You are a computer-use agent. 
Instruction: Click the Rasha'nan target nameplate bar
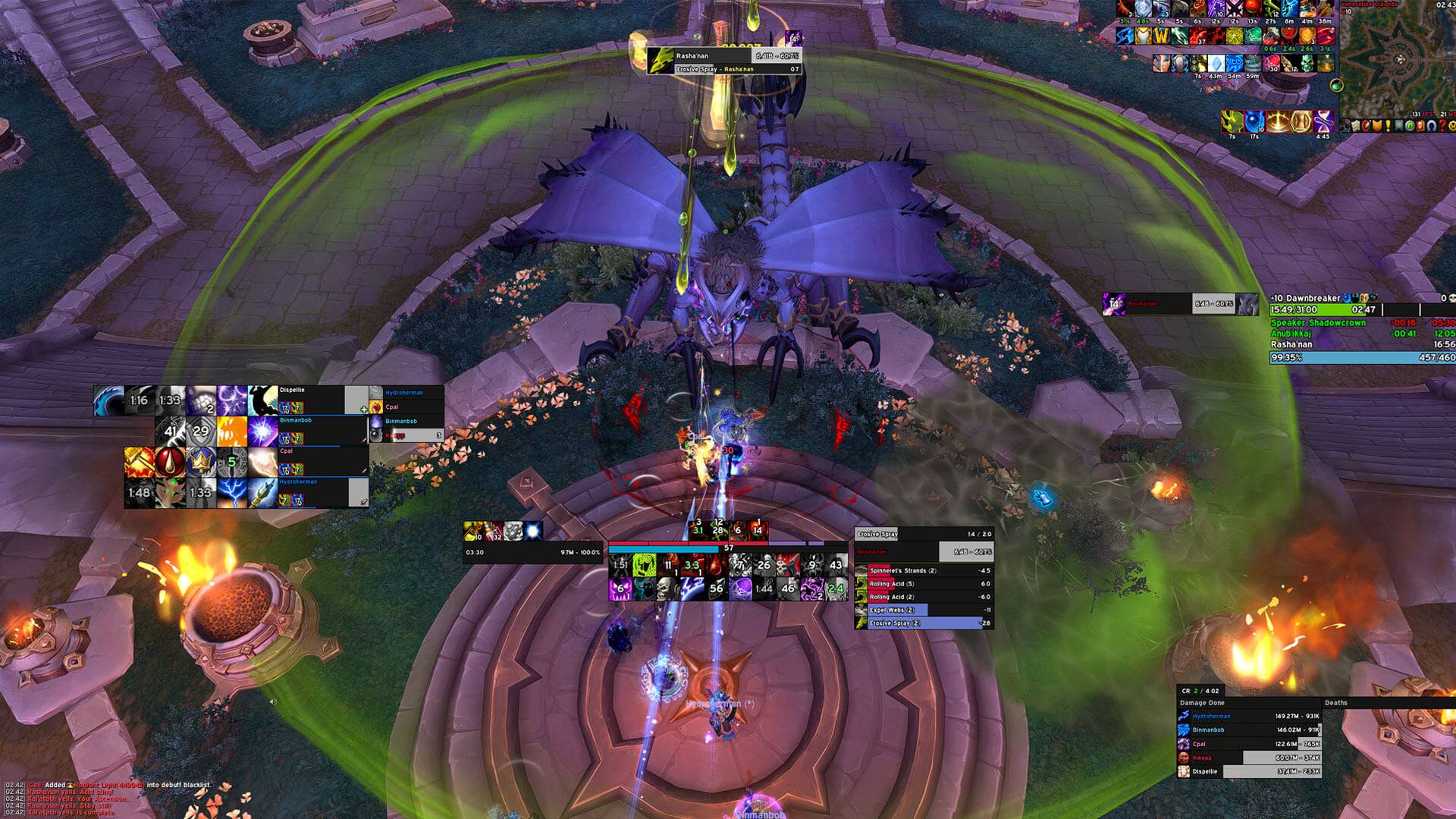tap(723, 56)
